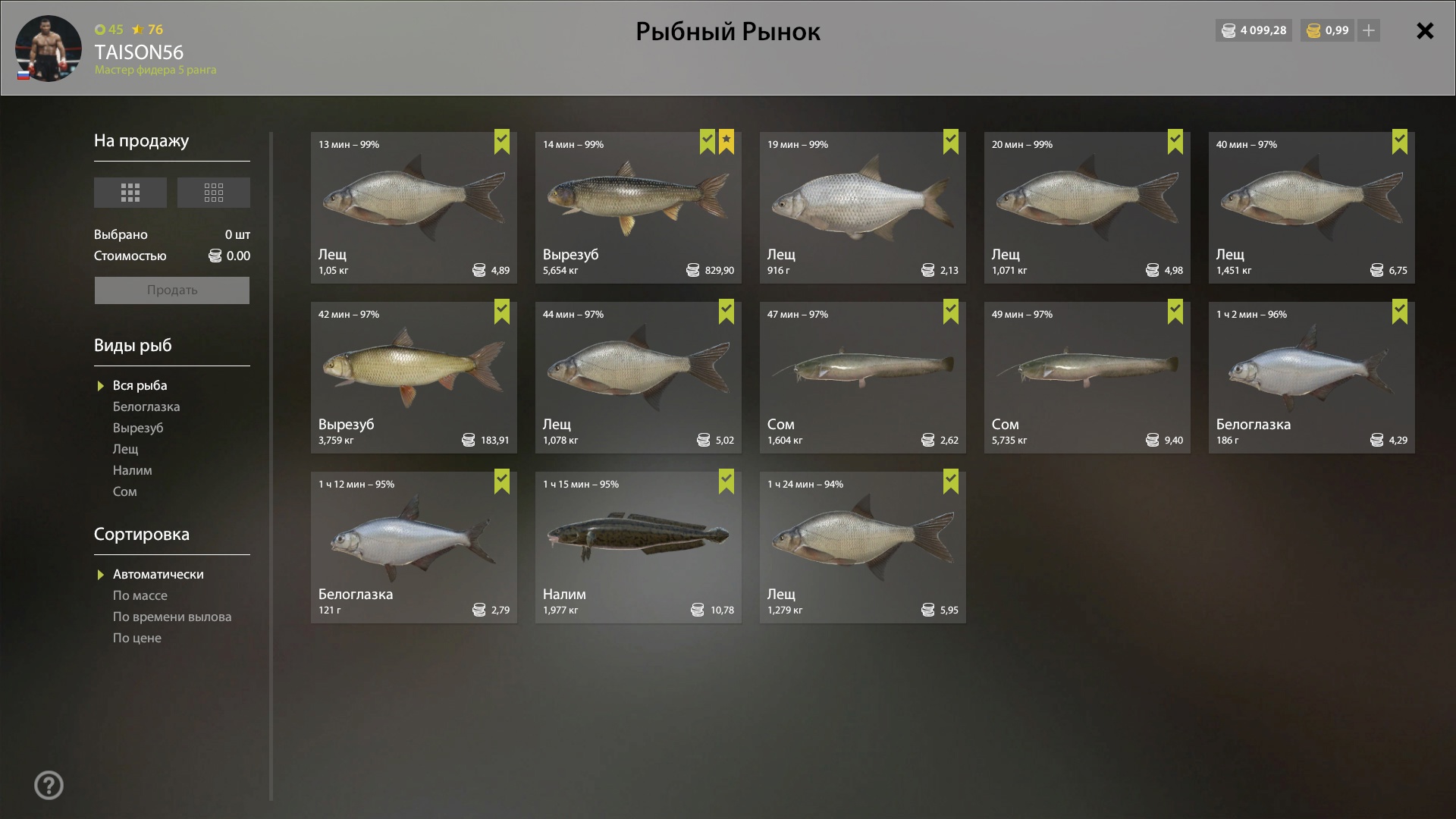This screenshot has height=819, width=1456.
Task: Sort fish По массе
Action: click(x=140, y=596)
